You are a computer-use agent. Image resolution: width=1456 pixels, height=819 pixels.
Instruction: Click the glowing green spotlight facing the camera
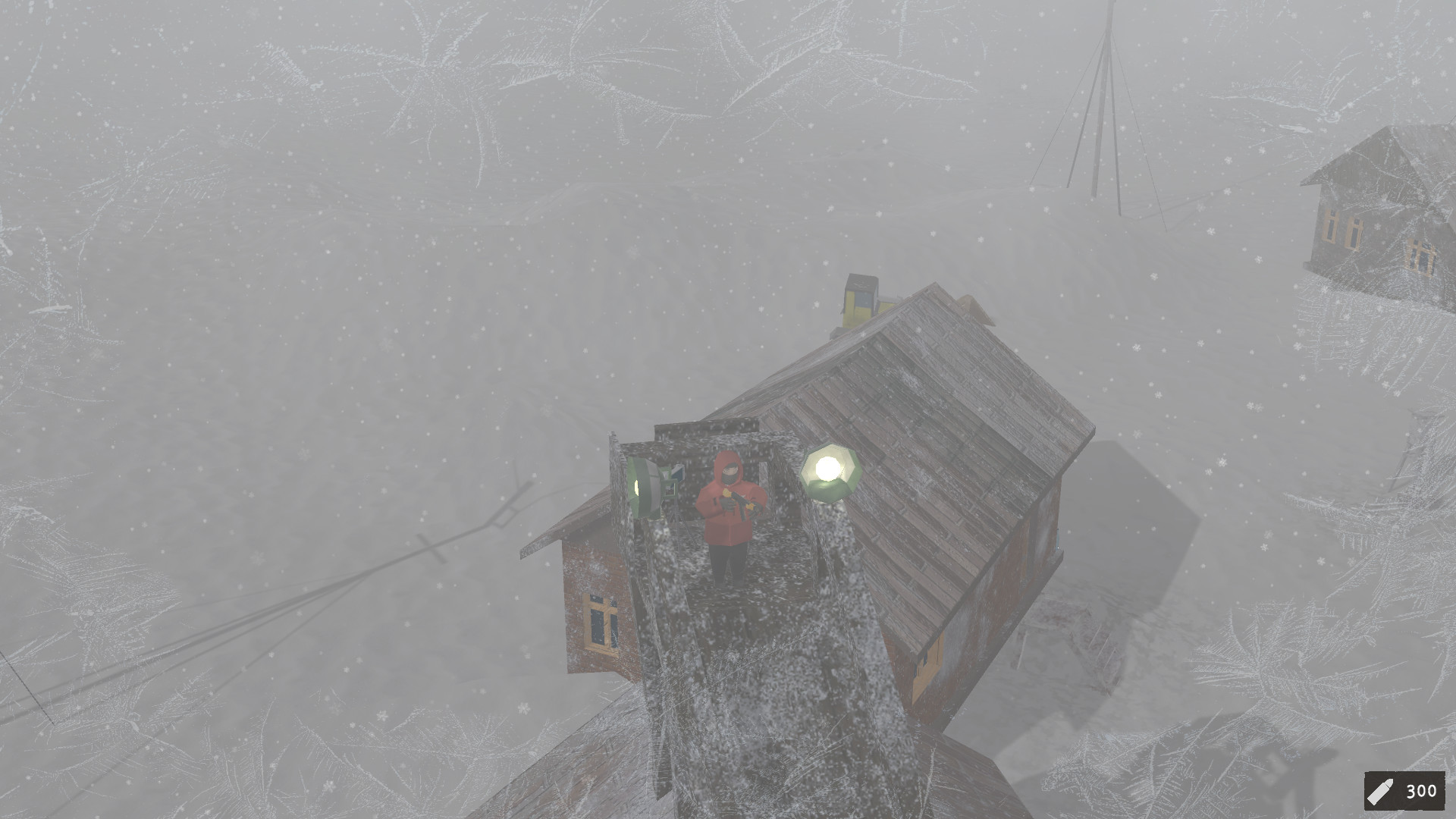coord(830,469)
